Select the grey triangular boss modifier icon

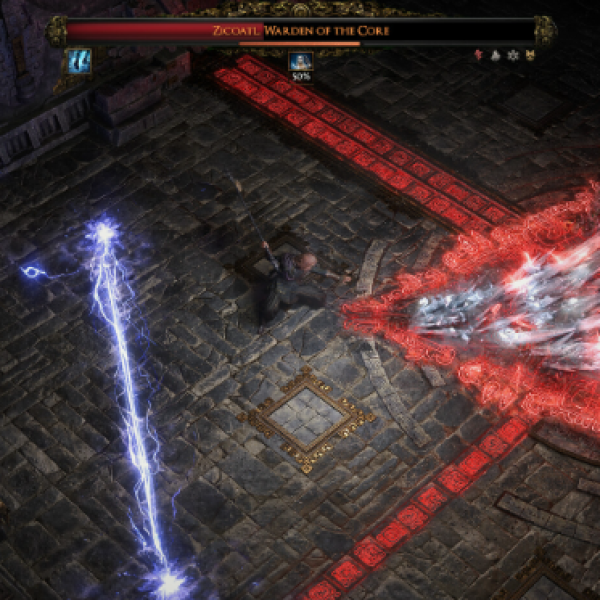pyautogui.click(x=493, y=55)
